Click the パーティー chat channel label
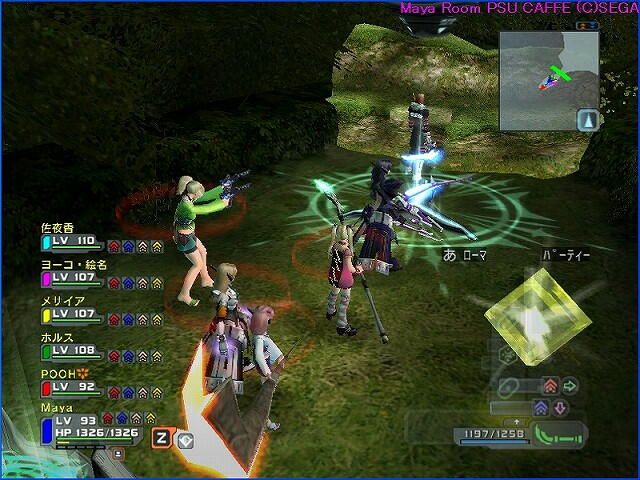Viewport: 640px width, 480px height. [x=566, y=255]
